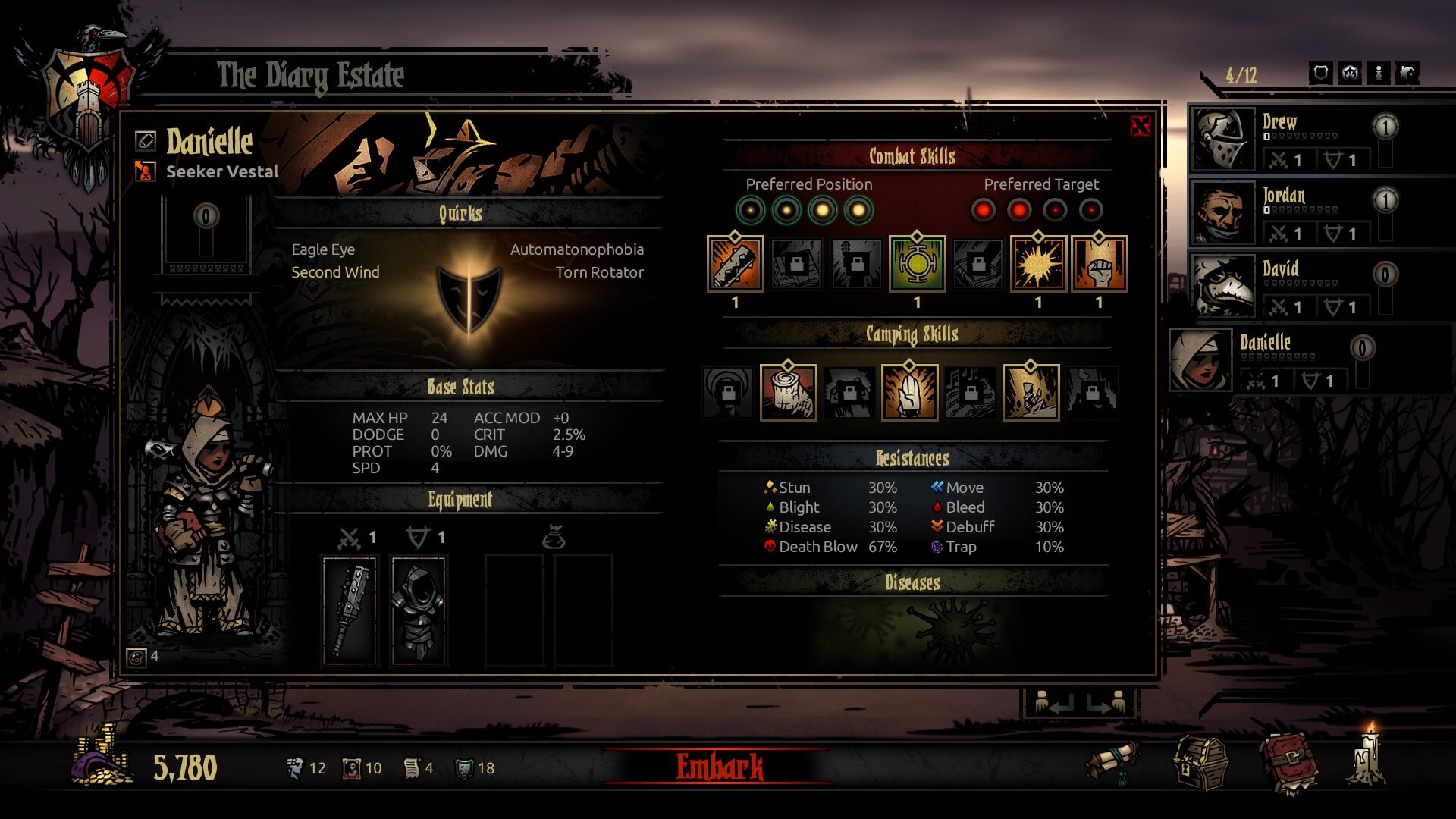
Task: Open the treasure chest inventory
Action: click(1200, 764)
